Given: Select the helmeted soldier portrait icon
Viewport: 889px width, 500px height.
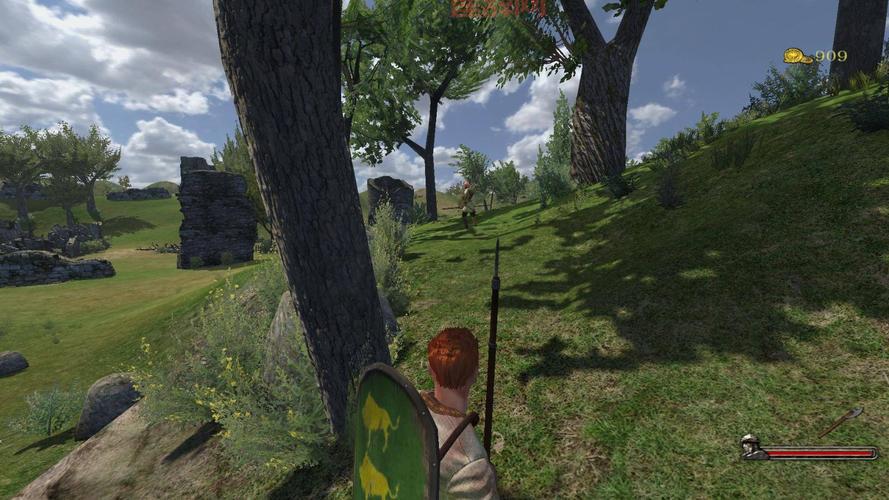Looking at the screenshot, I should pos(752,446).
